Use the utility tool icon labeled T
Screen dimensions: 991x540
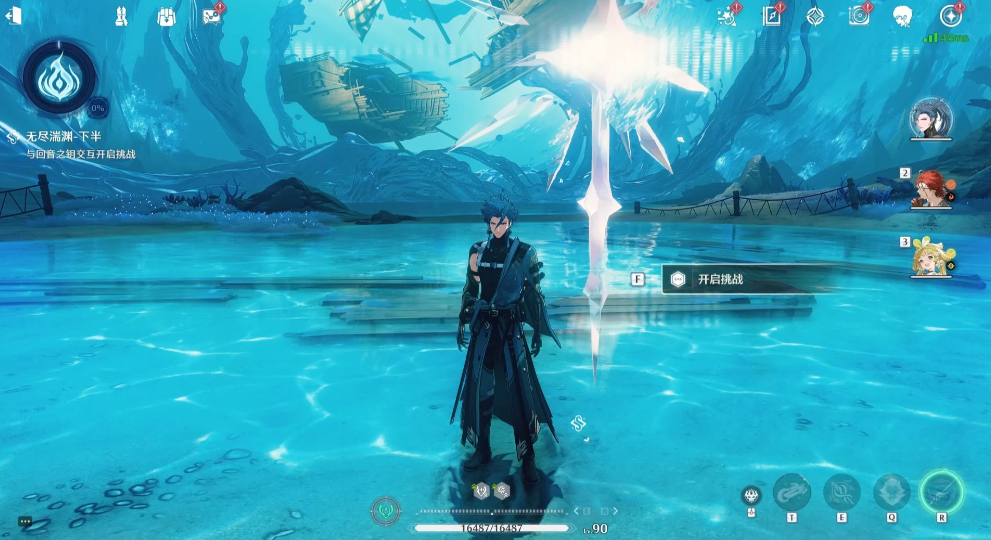point(791,491)
